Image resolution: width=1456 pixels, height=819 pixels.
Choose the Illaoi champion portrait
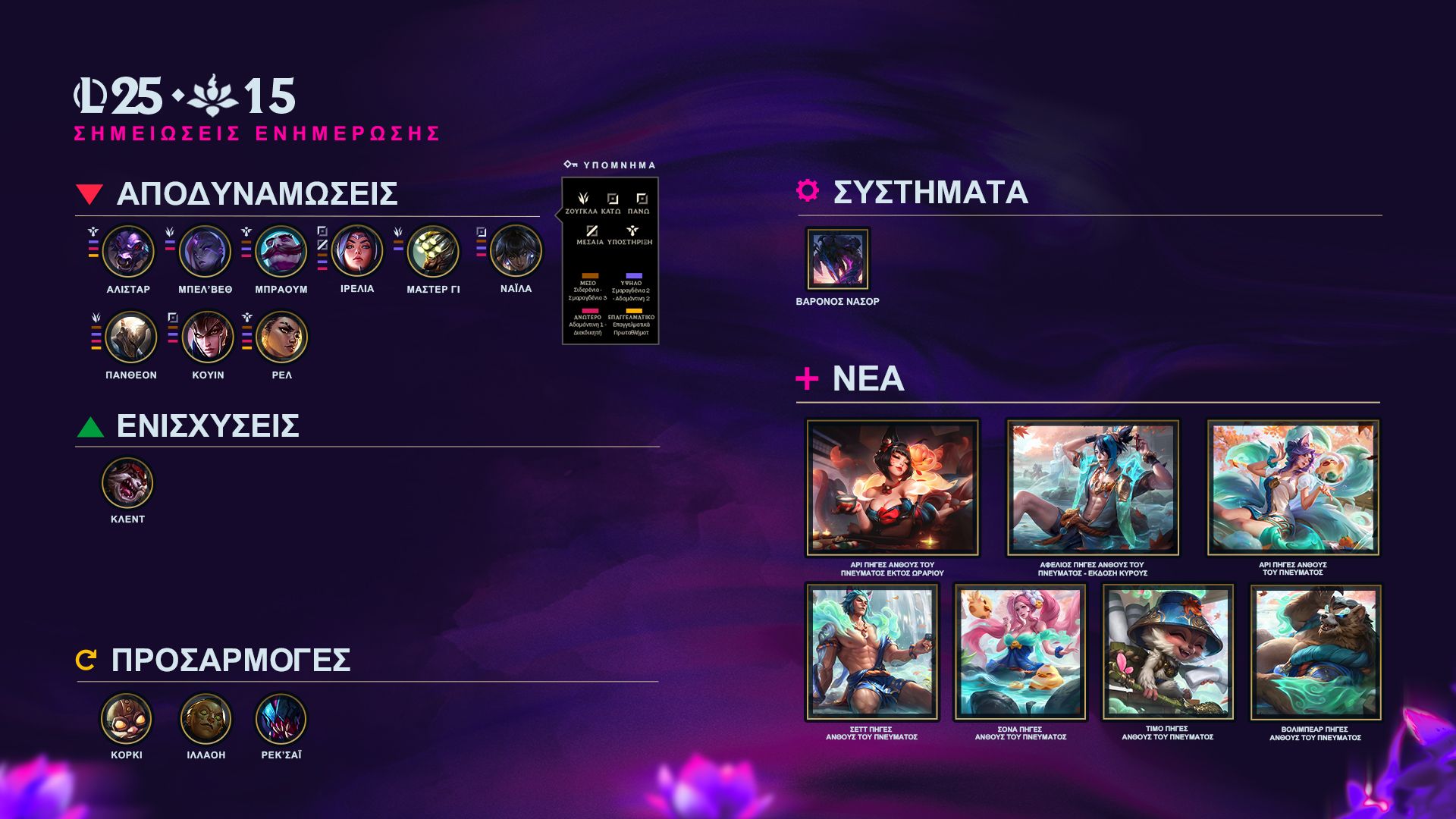tap(206, 718)
